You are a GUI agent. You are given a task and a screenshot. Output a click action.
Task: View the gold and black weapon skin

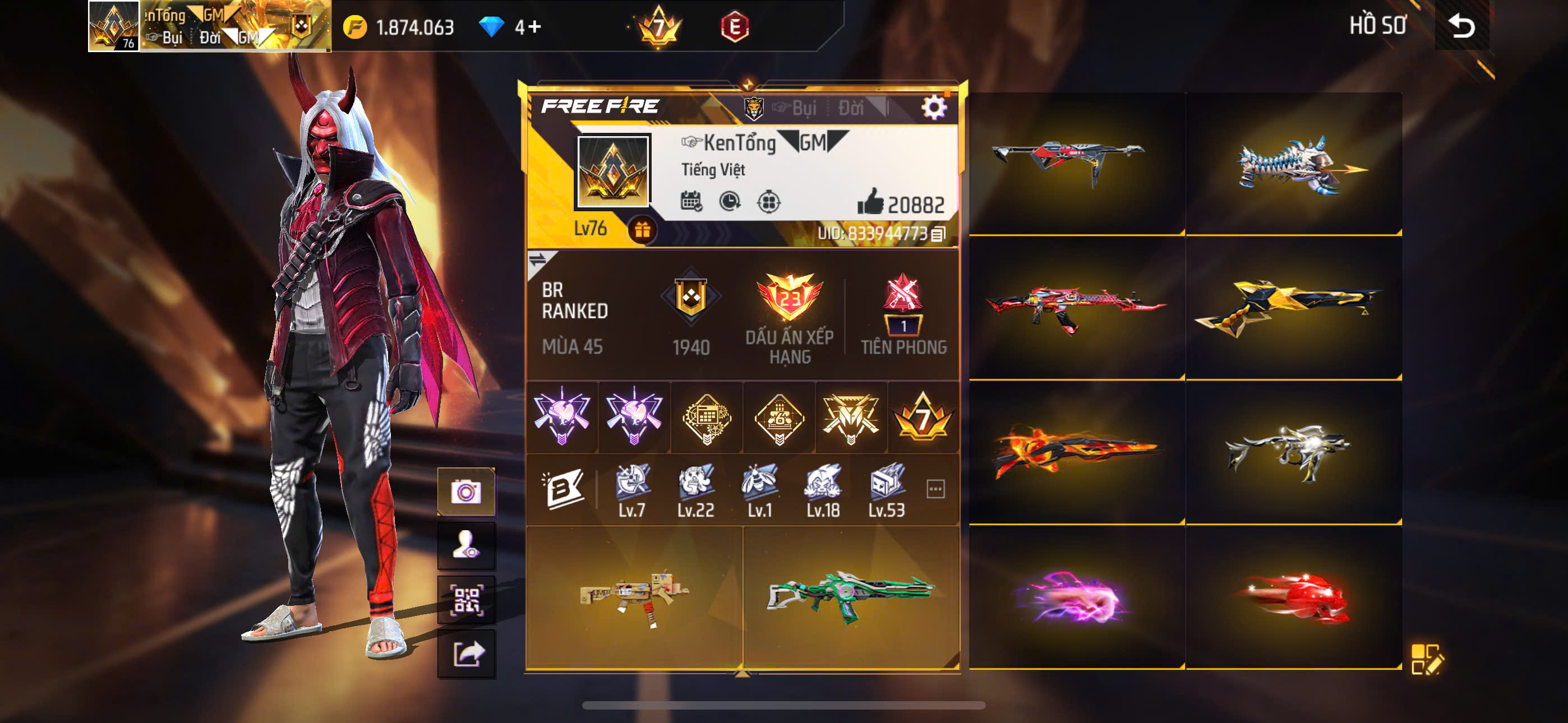(1293, 308)
